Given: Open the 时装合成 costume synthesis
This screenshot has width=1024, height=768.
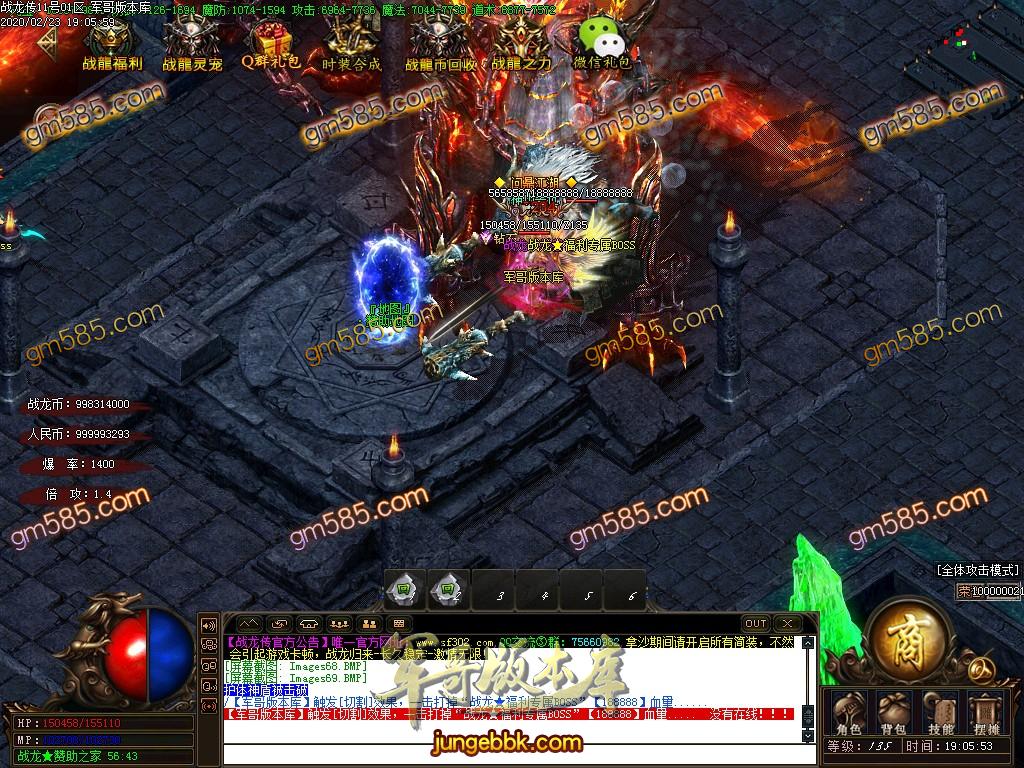Looking at the screenshot, I should (x=352, y=44).
